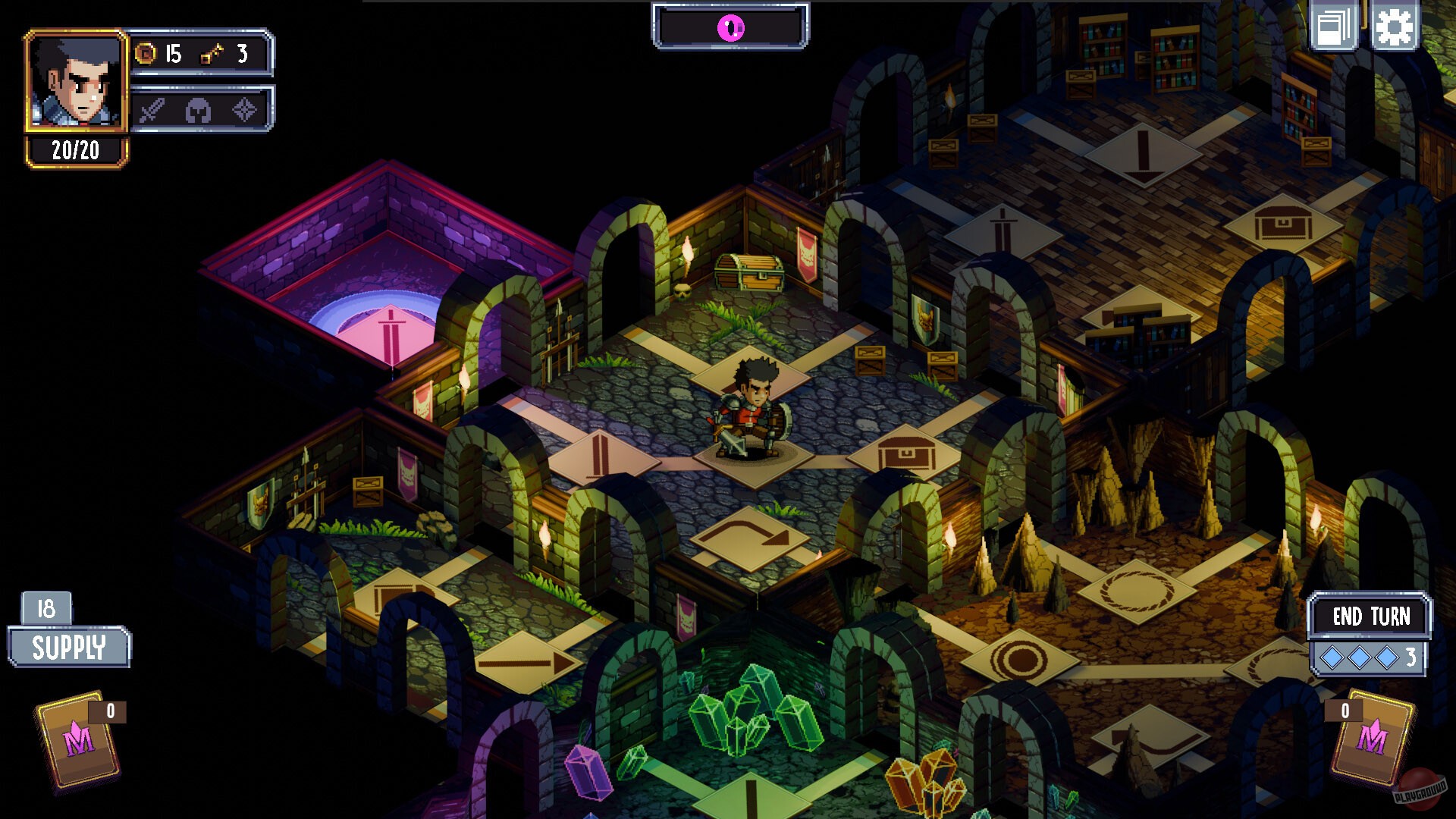Image resolution: width=1456 pixels, height=819 pixels.
Task: Click the helmet armor slot icon
Action: (x=197, y=108)
